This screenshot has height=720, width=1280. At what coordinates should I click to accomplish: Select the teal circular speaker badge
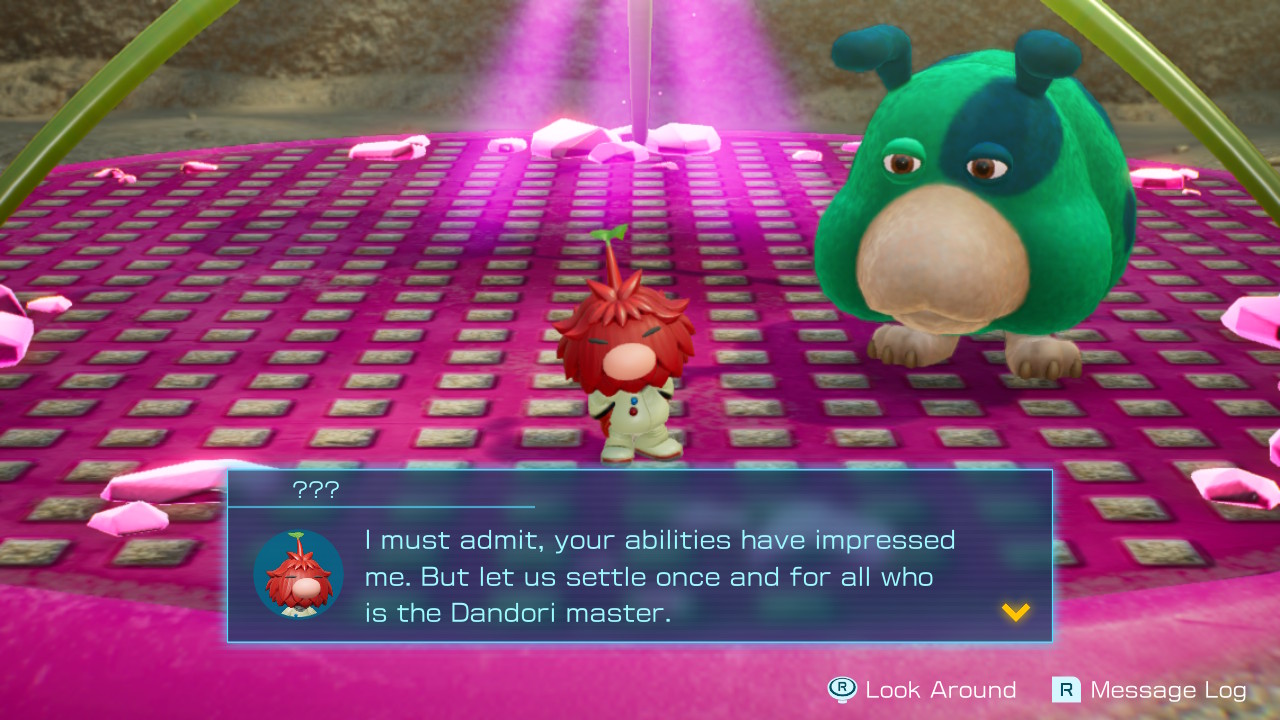point(298,577)
